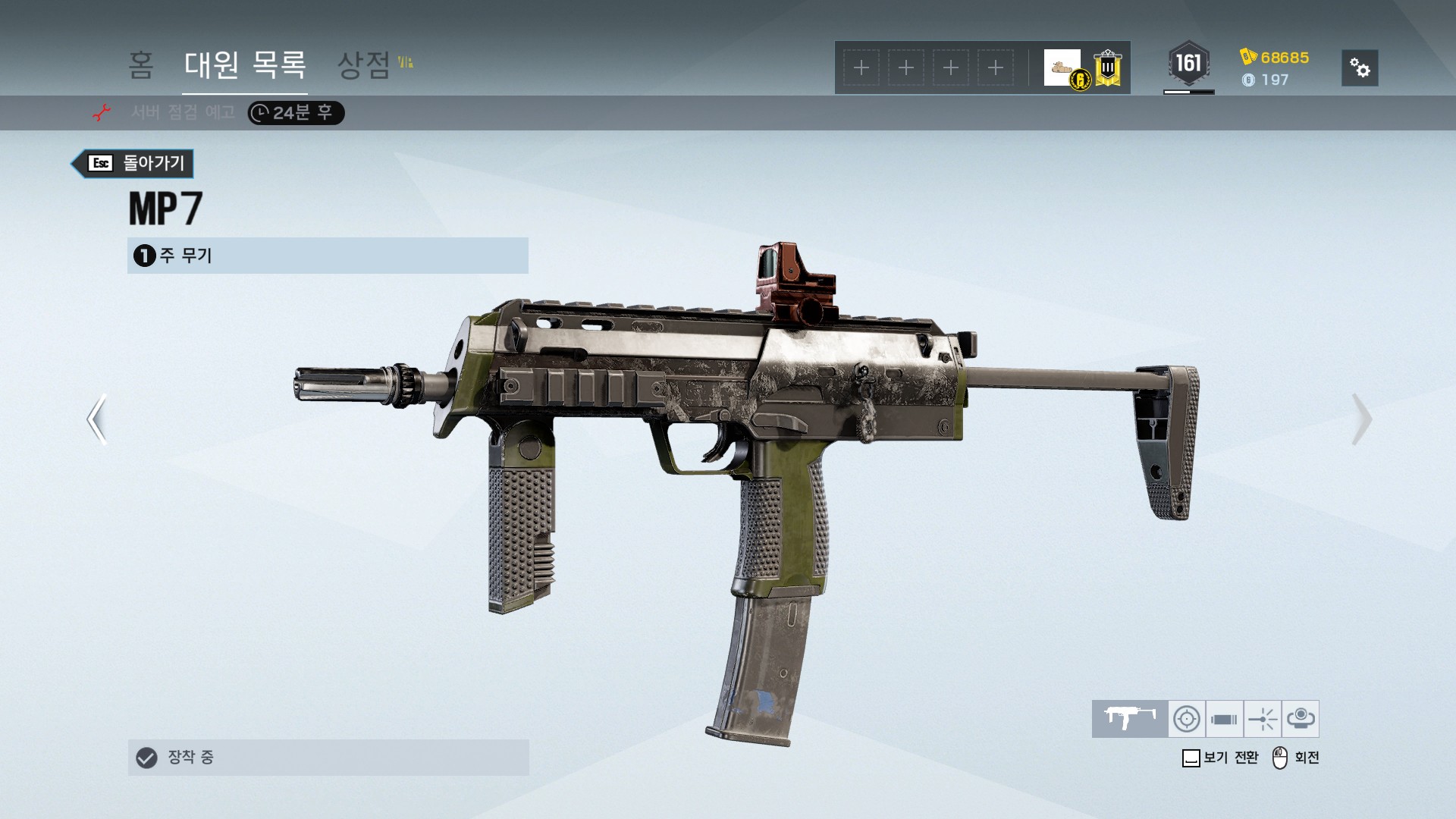
Task: Switch to the 대원 목록 operators tab
Action: click(245, 65)
